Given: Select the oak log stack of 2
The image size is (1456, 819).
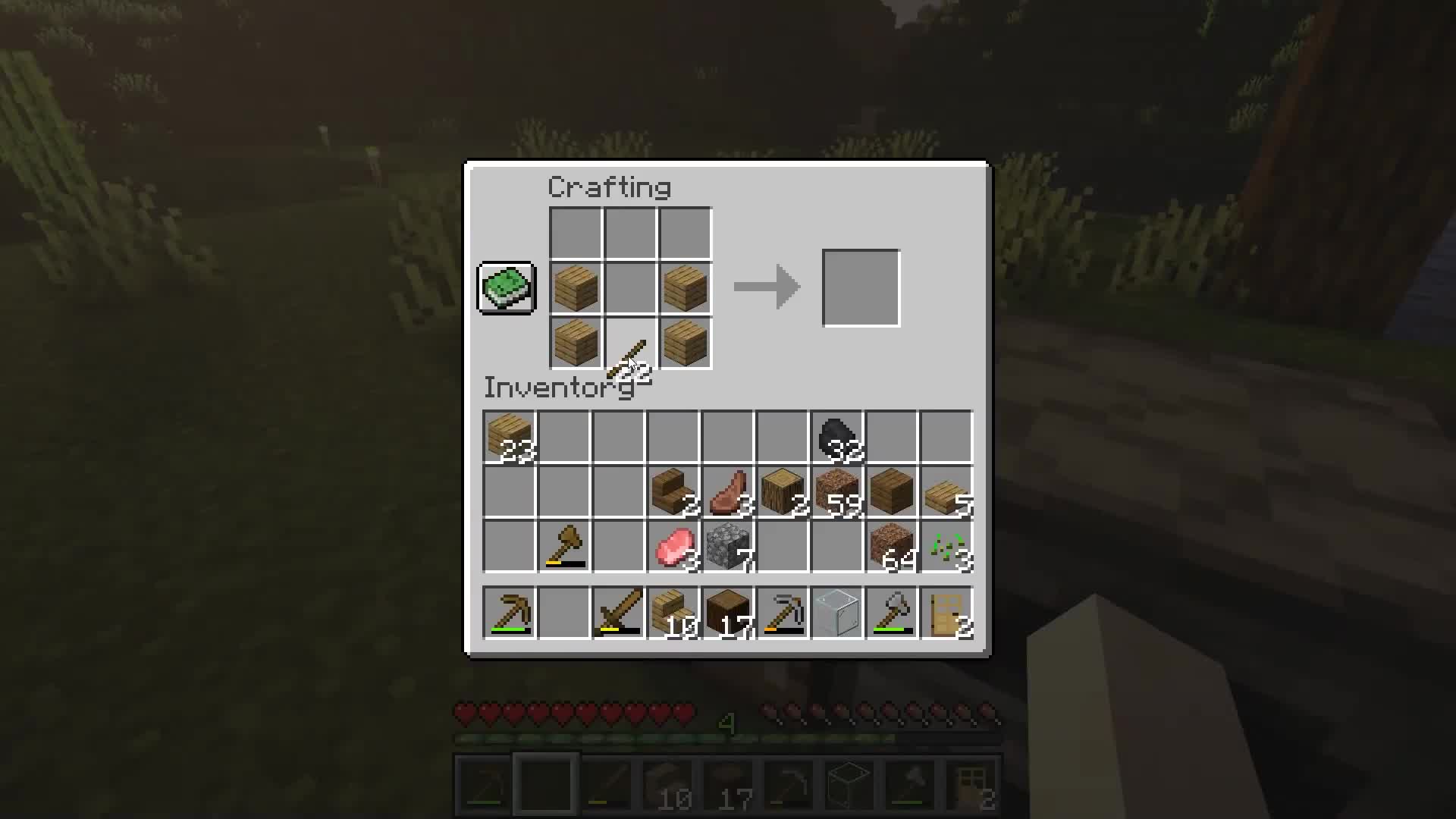Looking at the screenshot, I should pyautogui.click(x=782, y=491).
